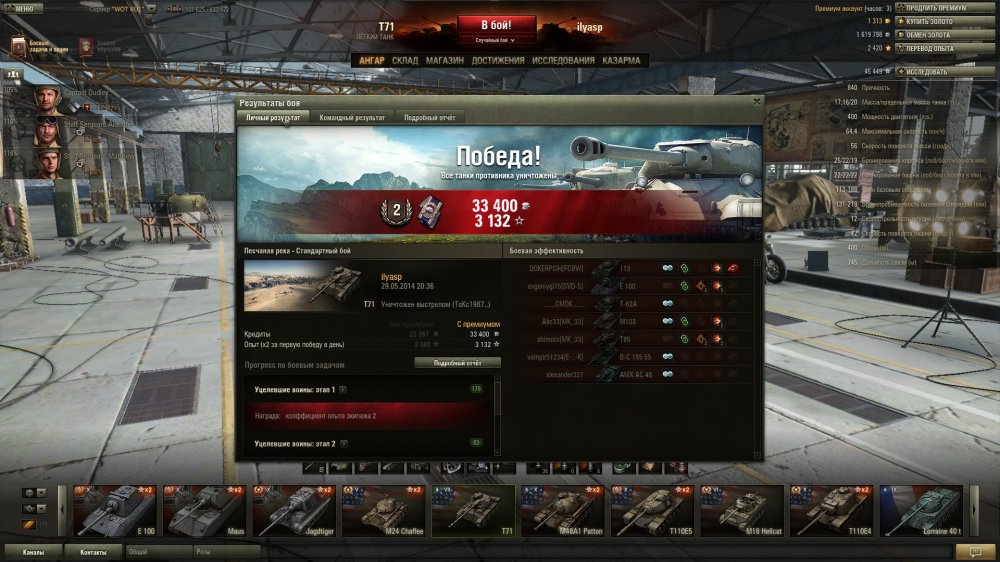This screenshot has width=1000, height=562.
Task: Open the main МЕНЮ button
Action: coord(22,8)
